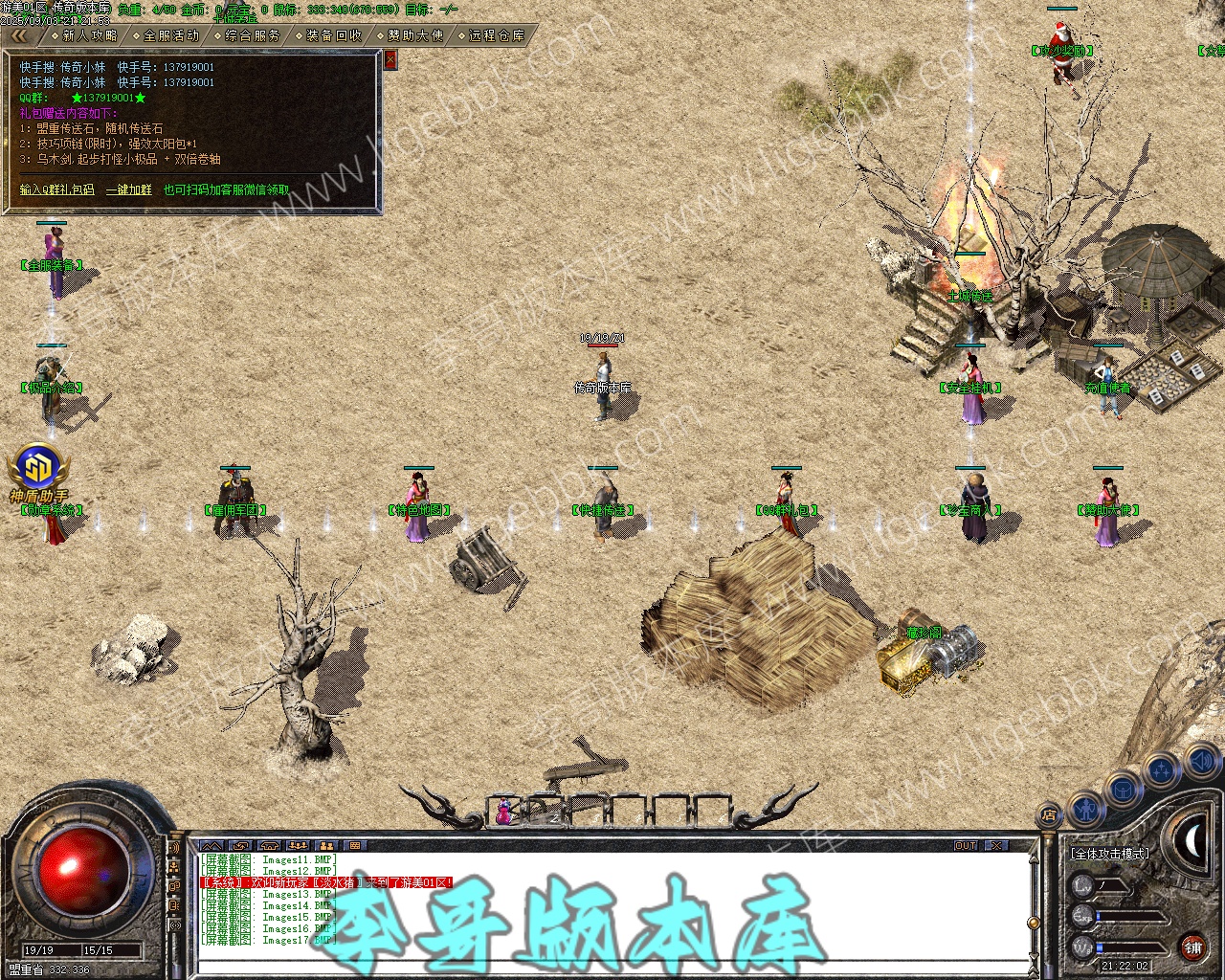
Task: Open the 全服活动 menu tab
Action: (x=170, y=35)
